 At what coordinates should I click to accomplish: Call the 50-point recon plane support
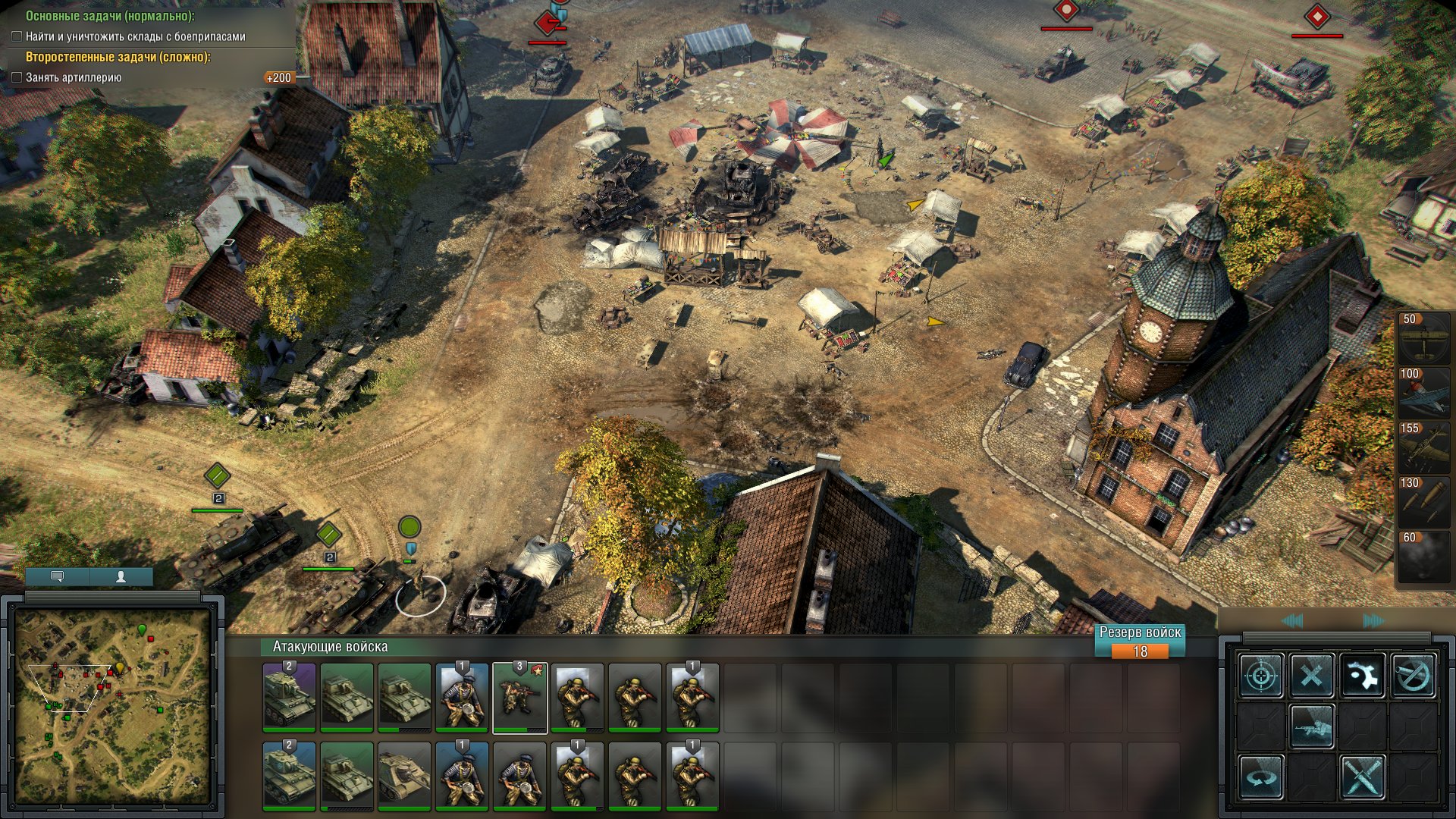pyautogui.click(x=1423, y=337)
